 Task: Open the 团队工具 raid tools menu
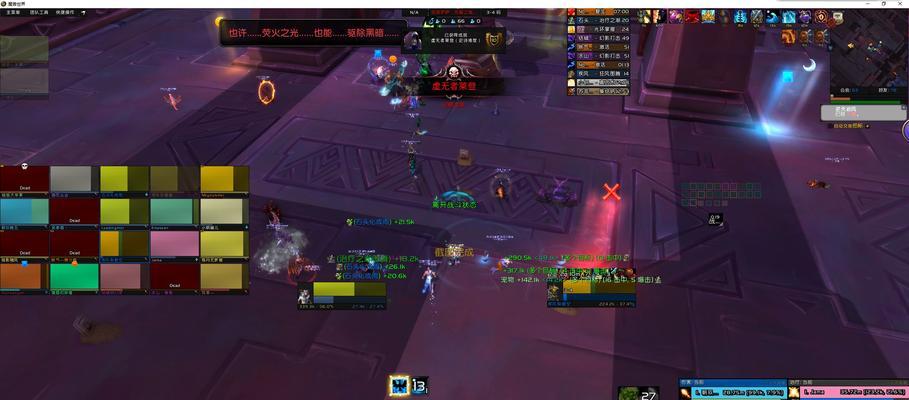(40, 12)
